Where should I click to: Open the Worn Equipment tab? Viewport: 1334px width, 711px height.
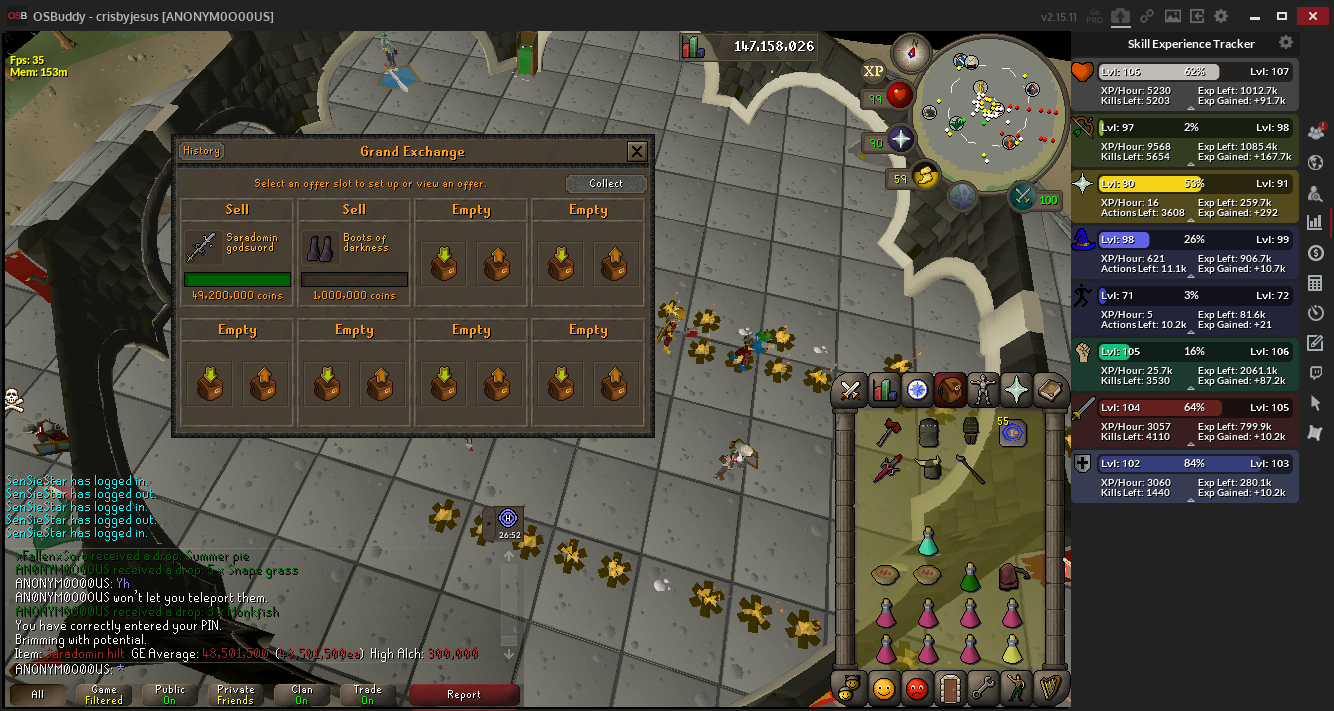pyautogui.click(x=983, y=389)
